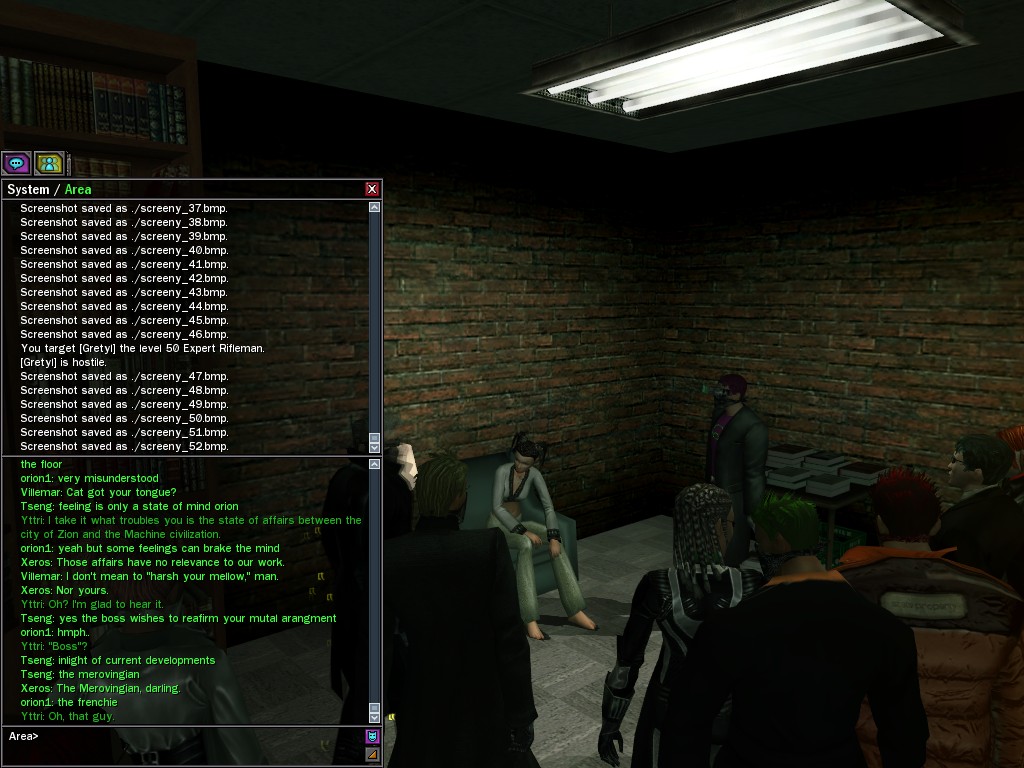1024x768 pixels.
Task: Open the blue mask emote icon
Action: (373, 737)
